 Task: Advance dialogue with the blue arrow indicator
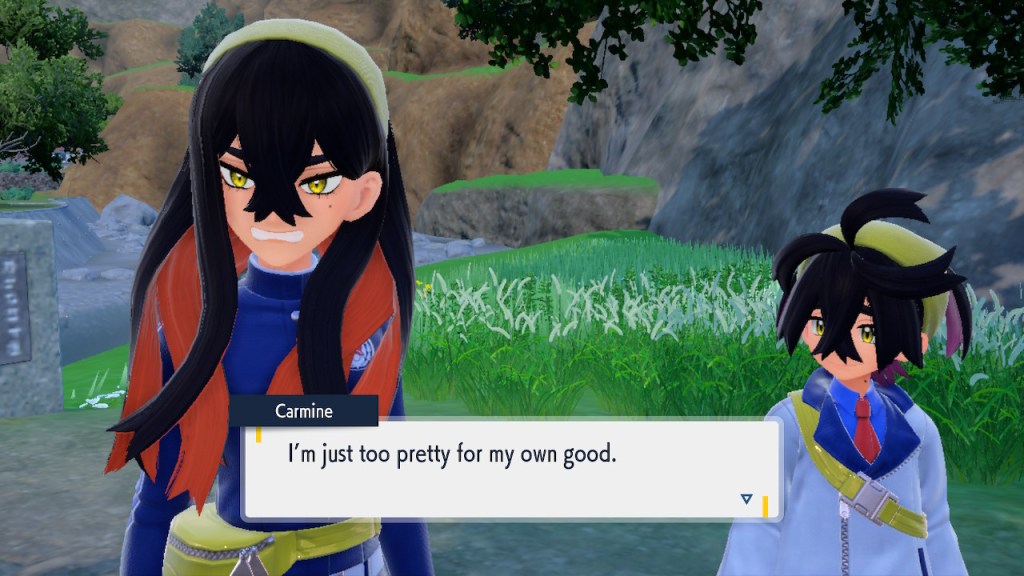746,498
